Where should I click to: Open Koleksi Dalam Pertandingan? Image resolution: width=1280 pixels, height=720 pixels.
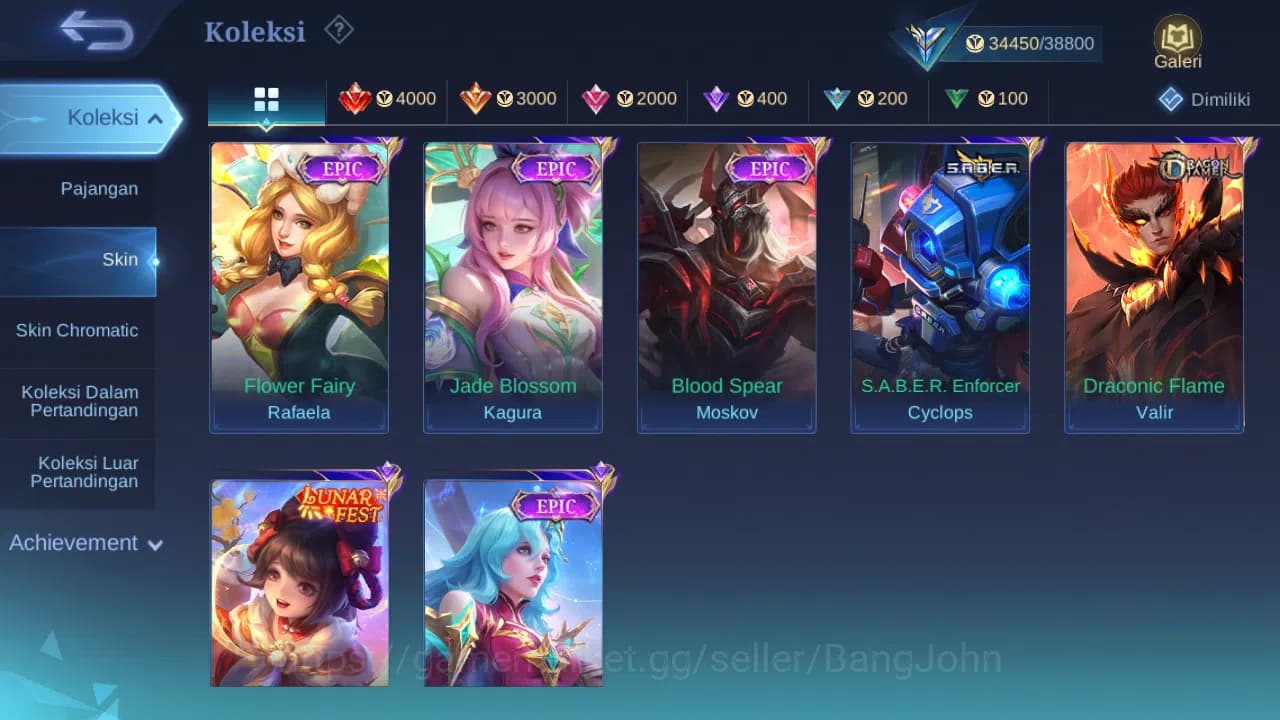(x=79, y=401)
